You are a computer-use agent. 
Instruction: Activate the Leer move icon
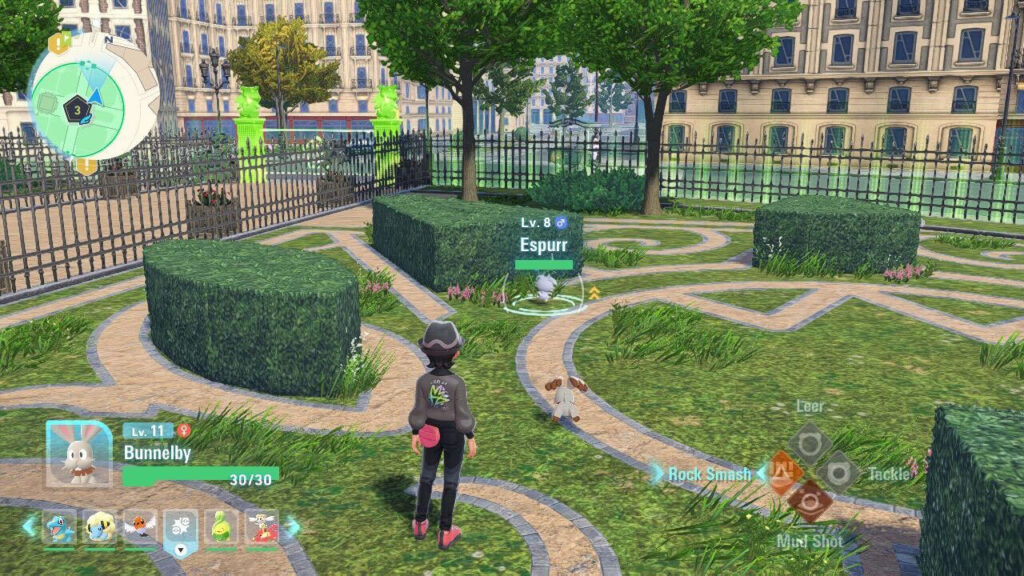(x=809, y=442)
